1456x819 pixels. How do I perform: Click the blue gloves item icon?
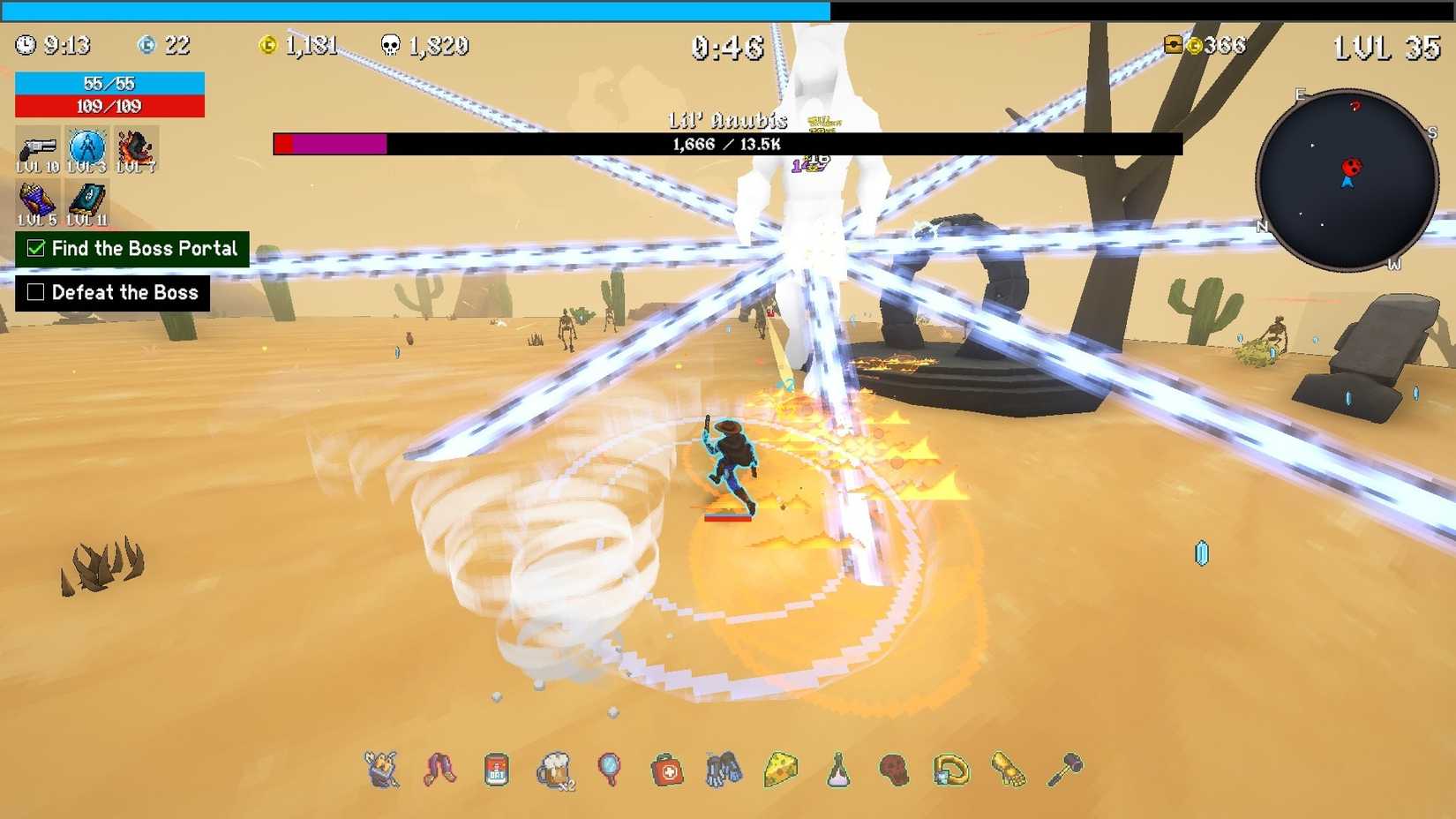tap(726, 768)
